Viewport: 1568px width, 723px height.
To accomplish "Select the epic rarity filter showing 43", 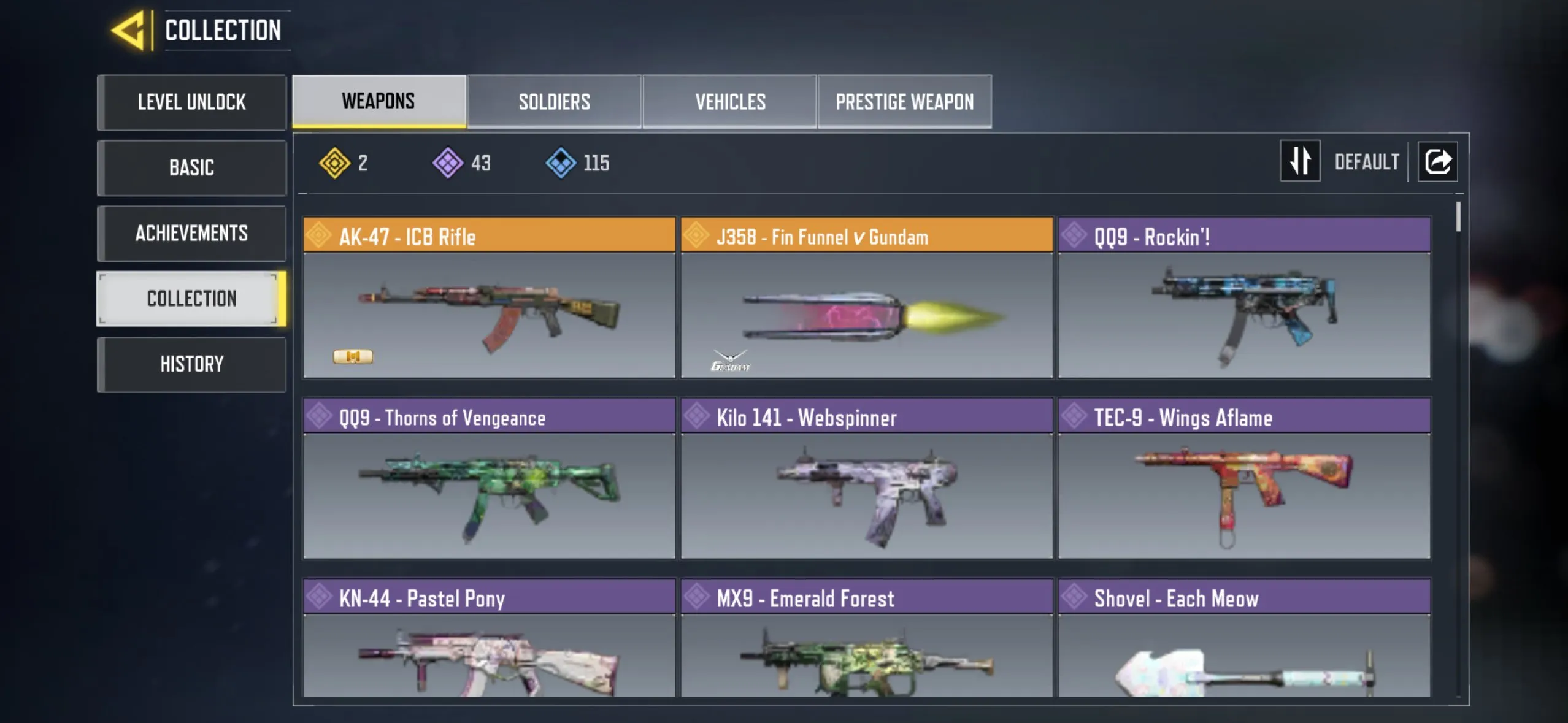I will [x=447, y=162].
